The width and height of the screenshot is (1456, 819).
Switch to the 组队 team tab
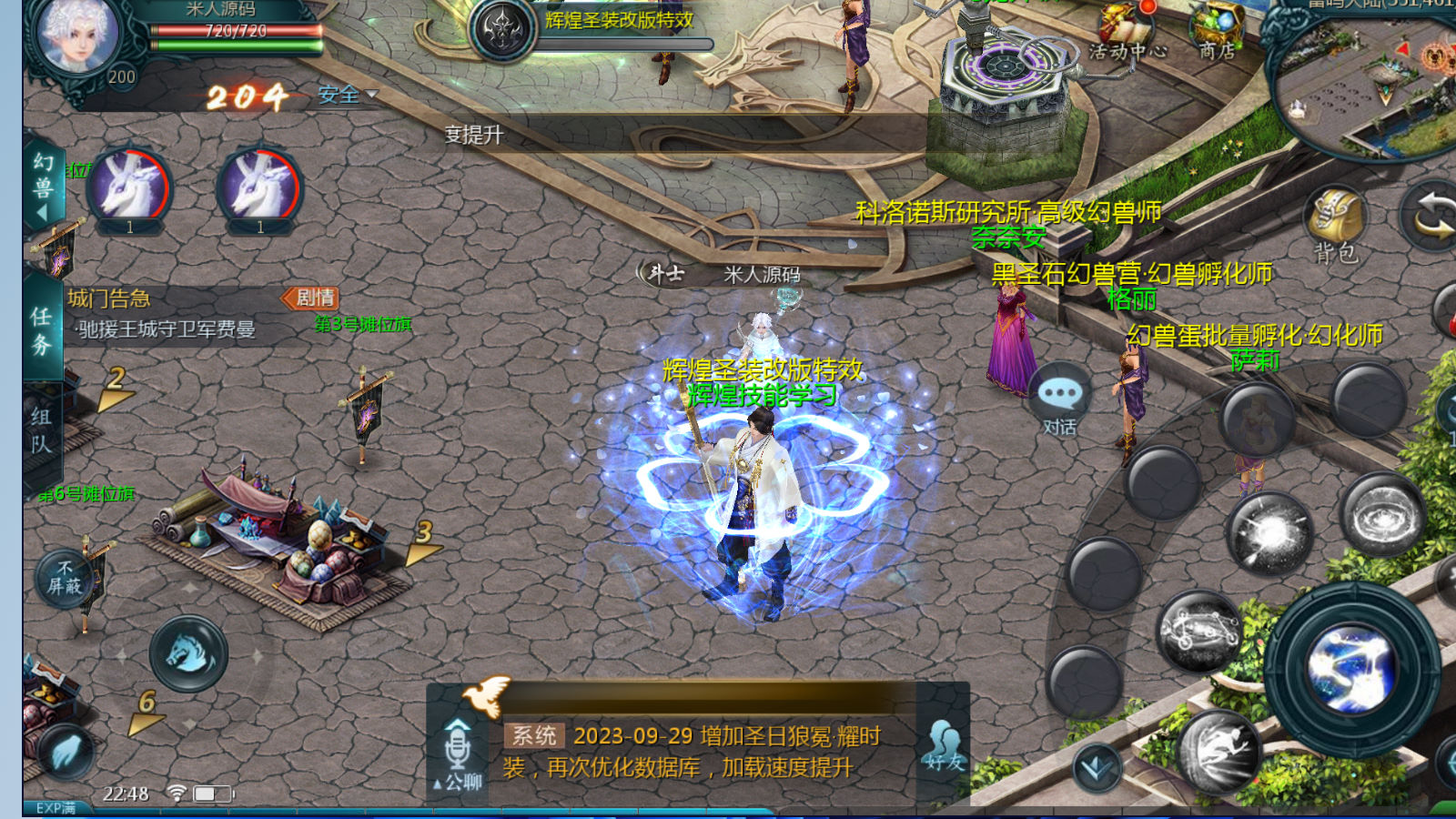(41, 430)
